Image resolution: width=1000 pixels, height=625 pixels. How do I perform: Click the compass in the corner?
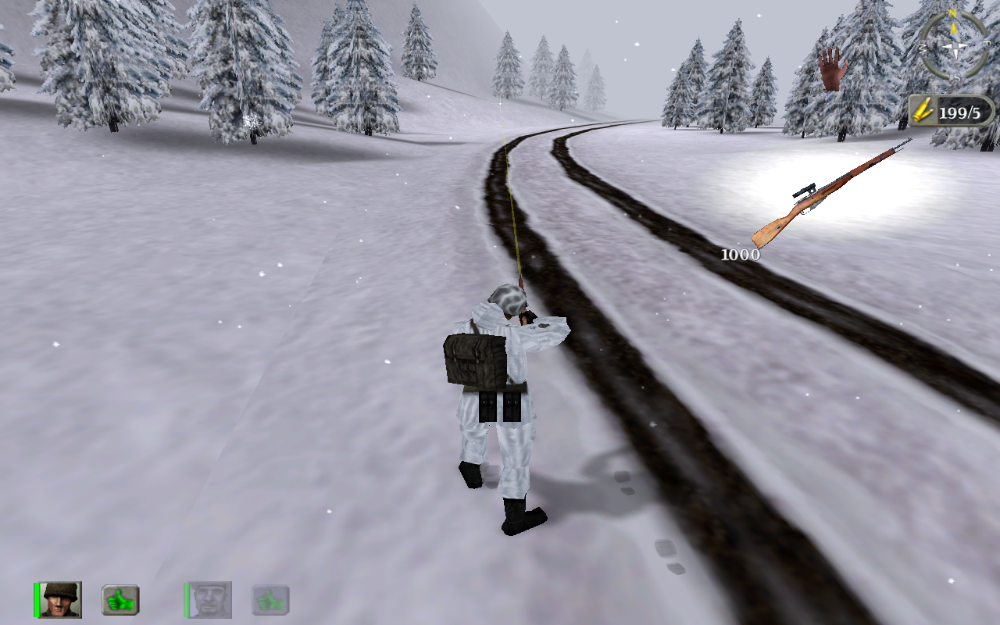click(x=954, y=45)
